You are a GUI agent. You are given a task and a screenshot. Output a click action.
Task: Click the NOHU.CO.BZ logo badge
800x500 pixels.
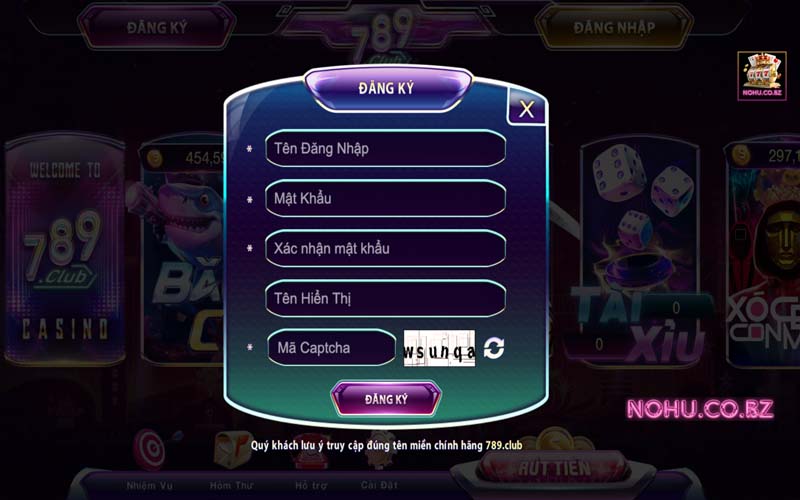pyautogui.click(x=762, y=76)
